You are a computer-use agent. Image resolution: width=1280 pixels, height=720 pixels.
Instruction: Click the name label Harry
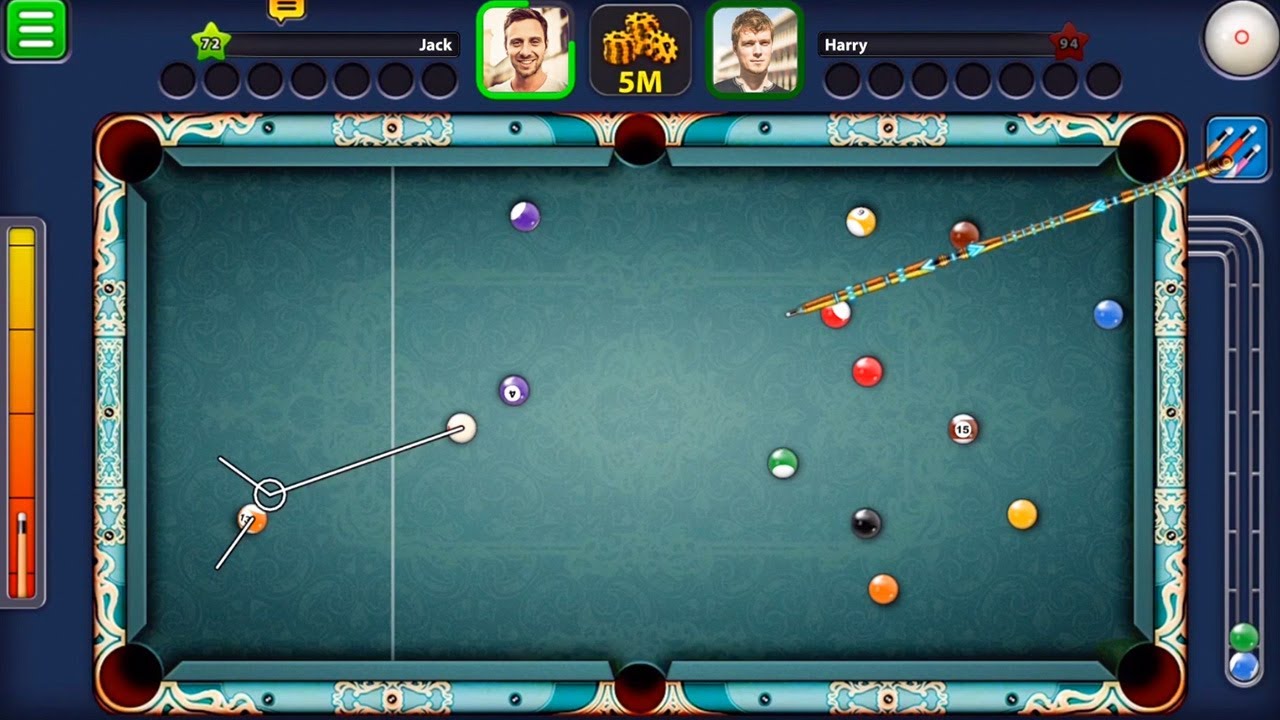point(846,45)
